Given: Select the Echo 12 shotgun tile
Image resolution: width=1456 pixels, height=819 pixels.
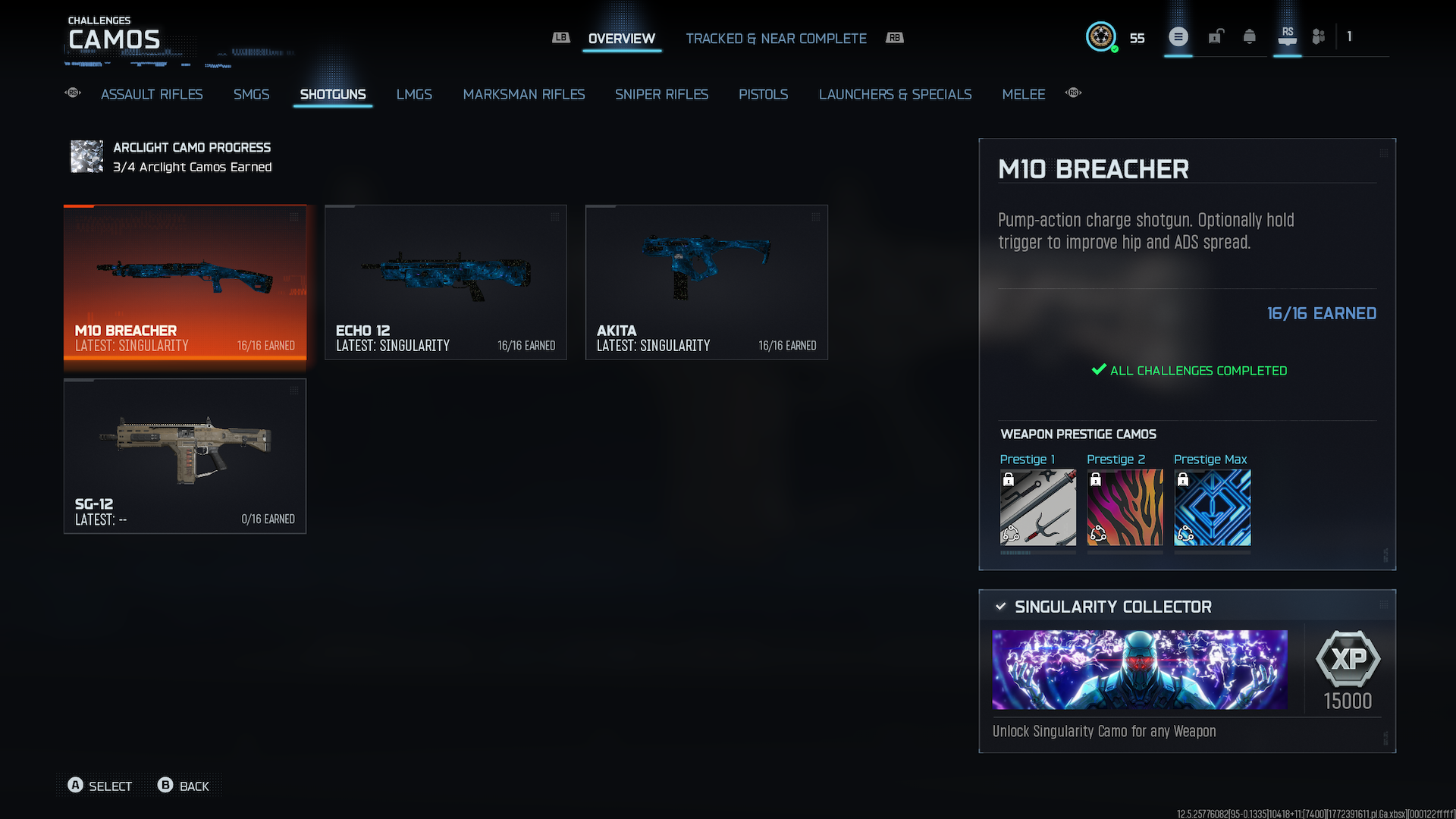Looking at the screenshot, I should pyautogui.click(x=446, y=281).
